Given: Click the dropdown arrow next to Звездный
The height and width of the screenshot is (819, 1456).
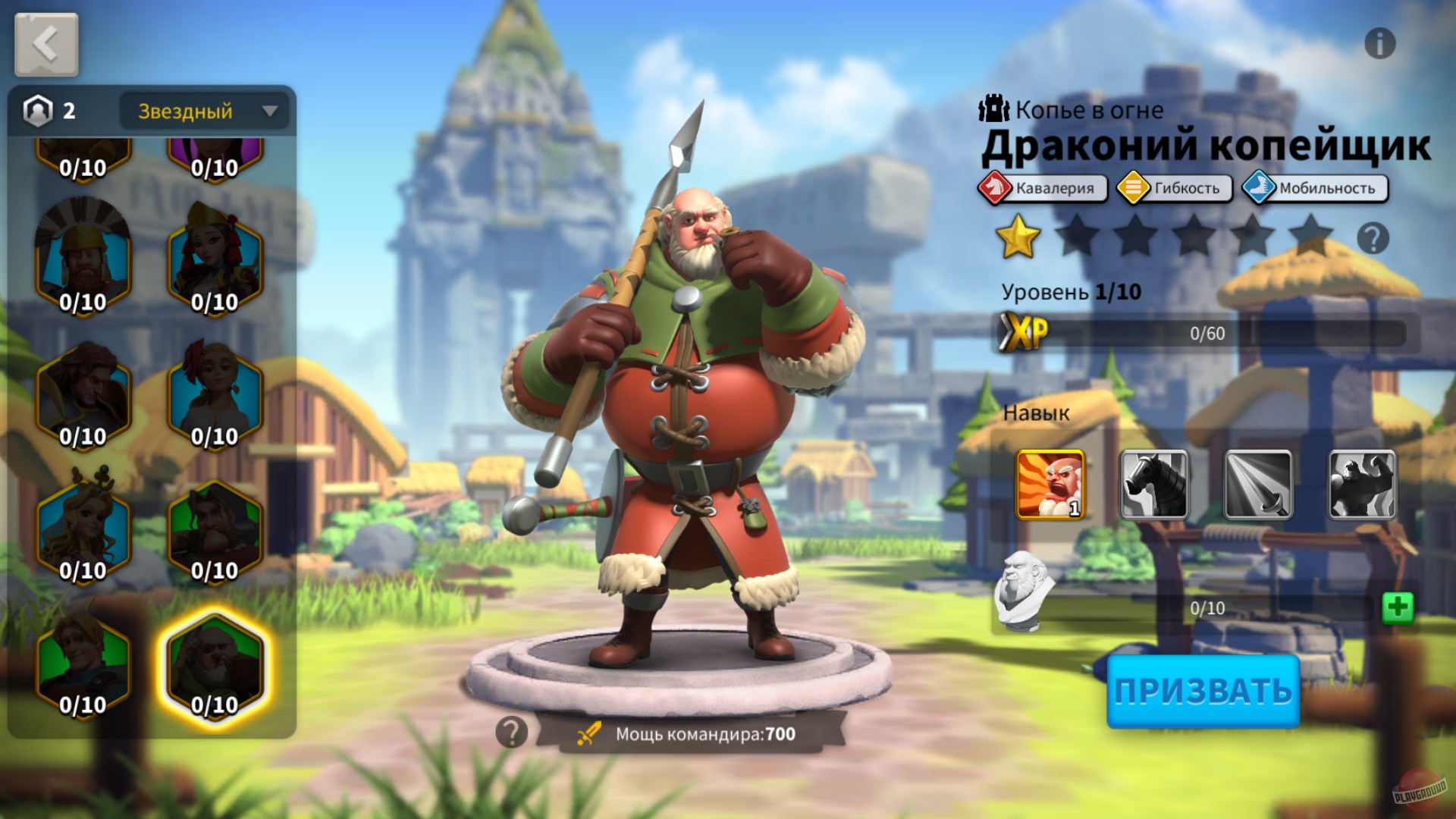Looking at the screenshot, I should (269, 111).
